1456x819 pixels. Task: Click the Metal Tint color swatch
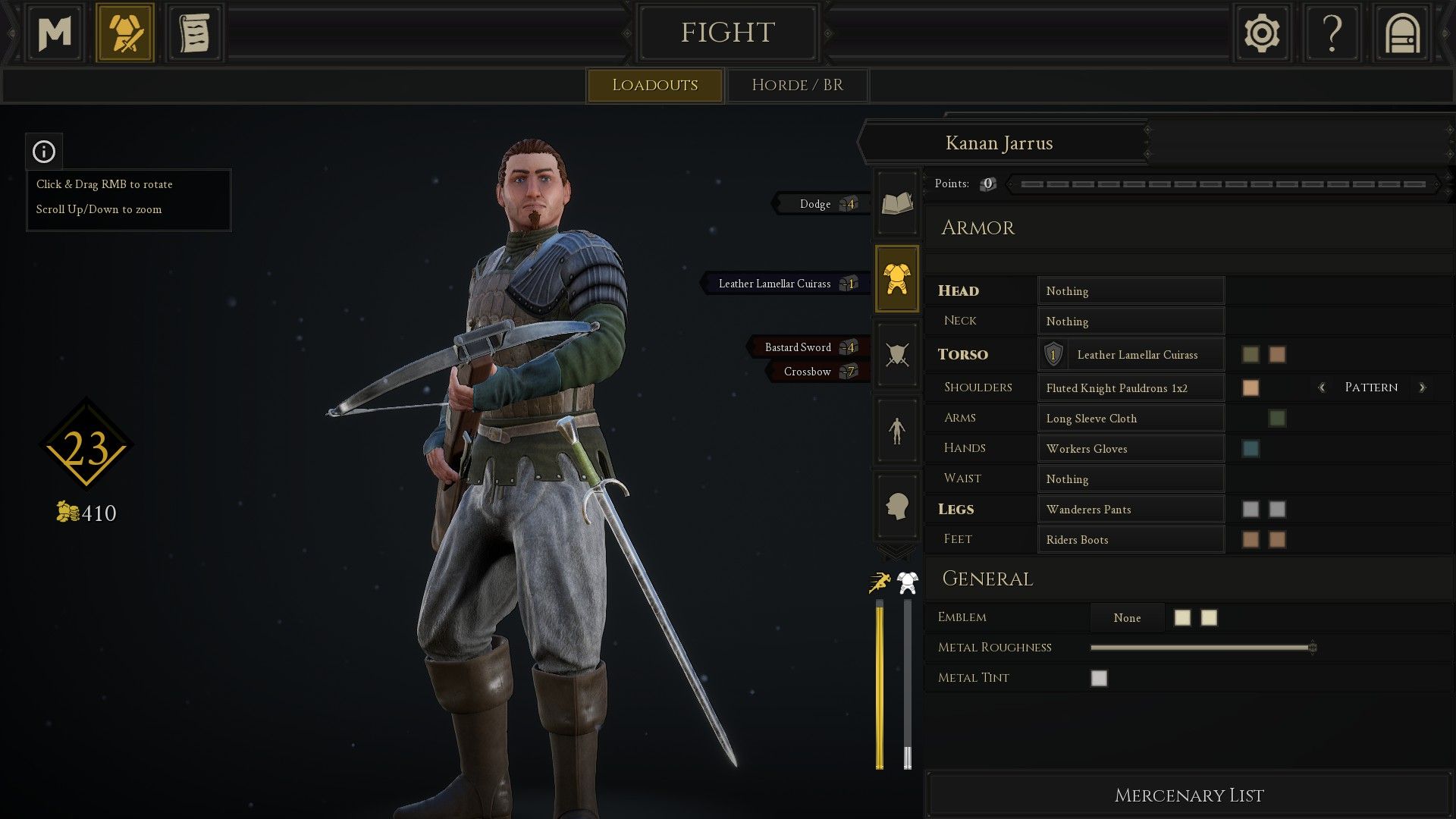tap(1099, 678)
